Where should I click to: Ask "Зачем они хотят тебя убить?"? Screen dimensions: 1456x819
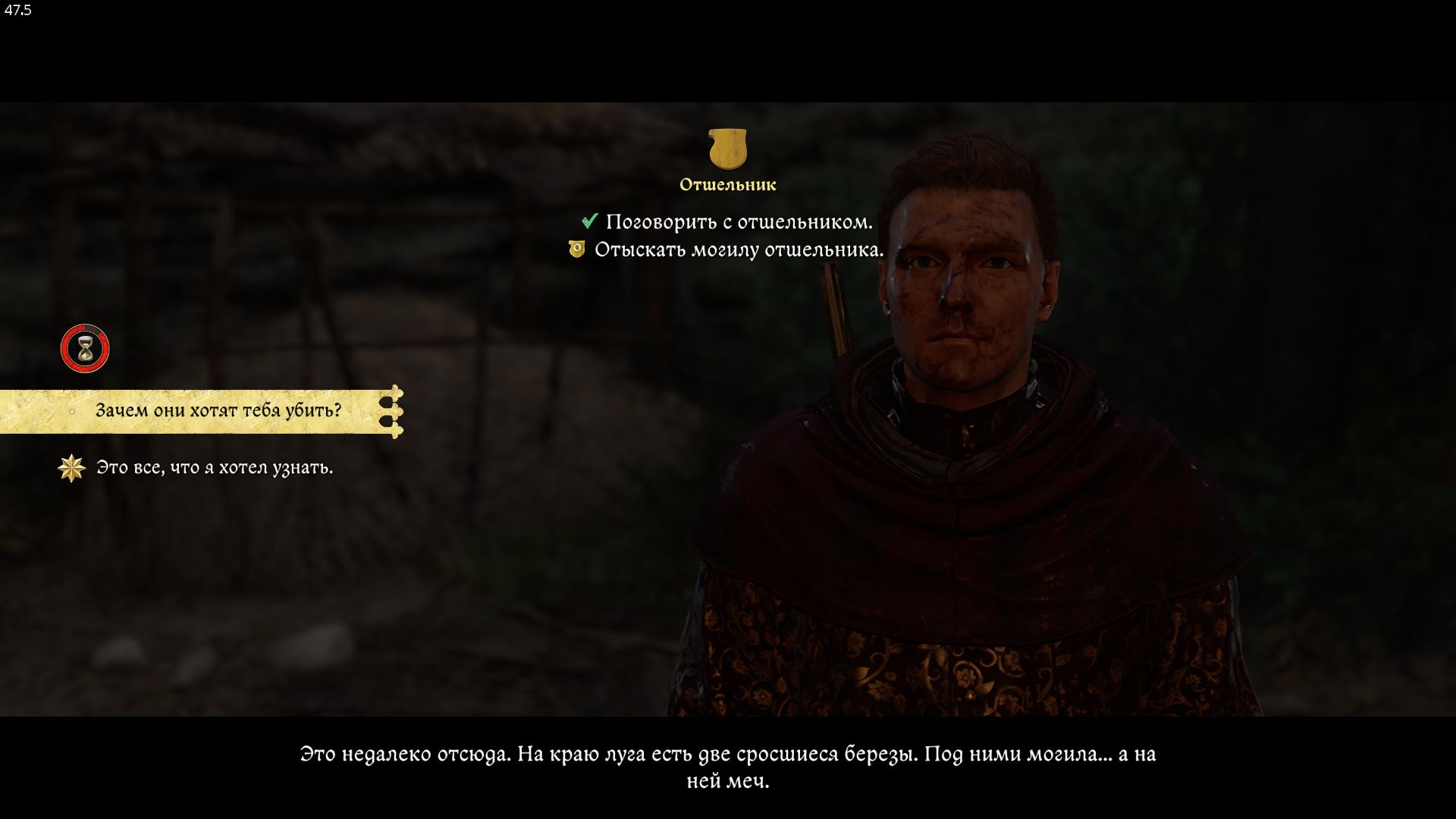(218, 411)
